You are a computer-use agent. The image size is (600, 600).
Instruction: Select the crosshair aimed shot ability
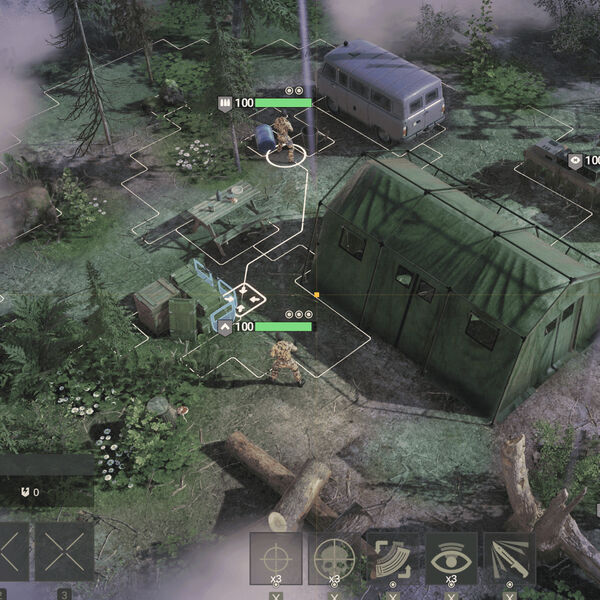(275, 557)
